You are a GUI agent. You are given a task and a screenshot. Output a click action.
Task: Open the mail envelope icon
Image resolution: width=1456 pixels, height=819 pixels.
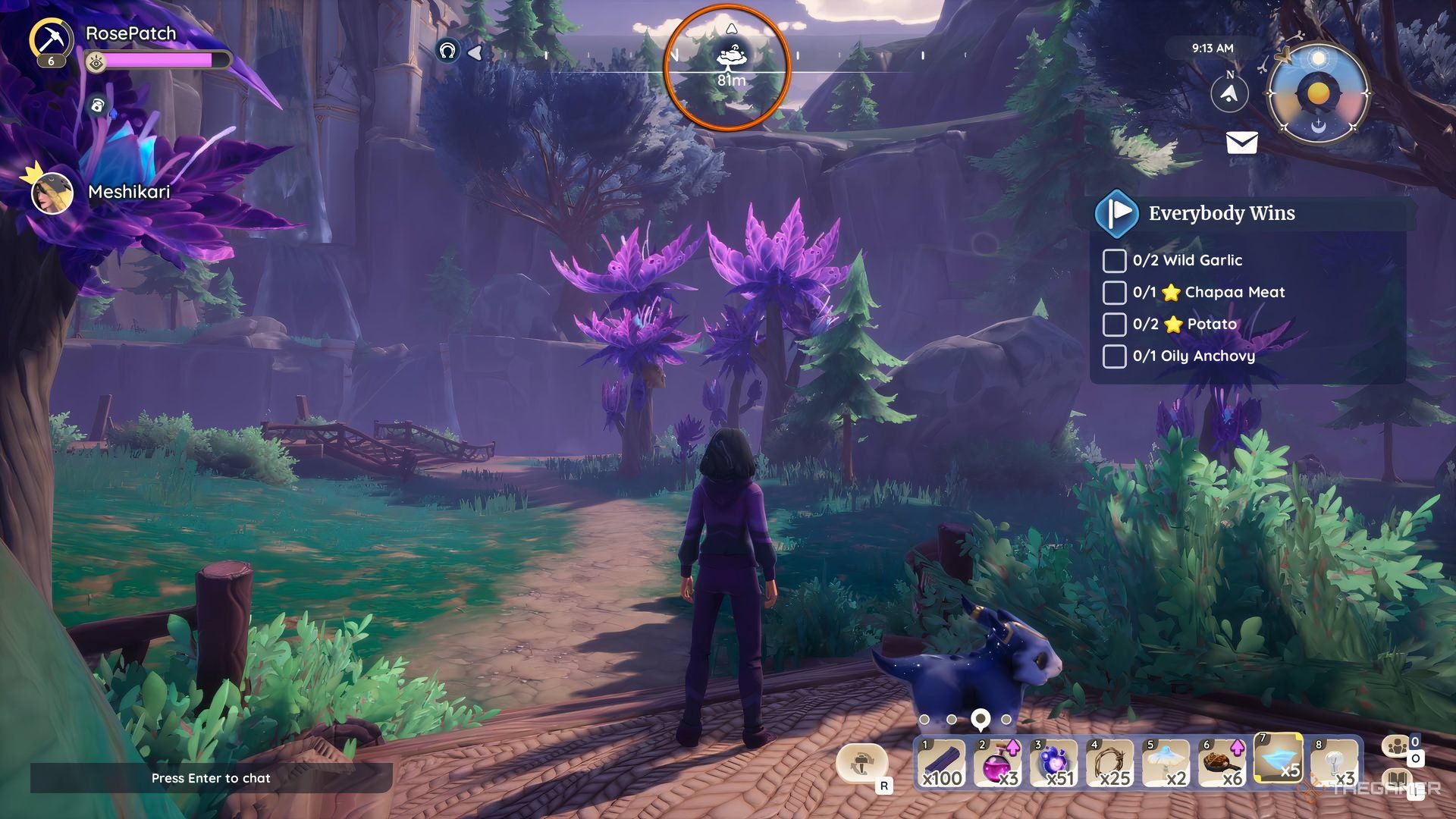(1241, 143)
